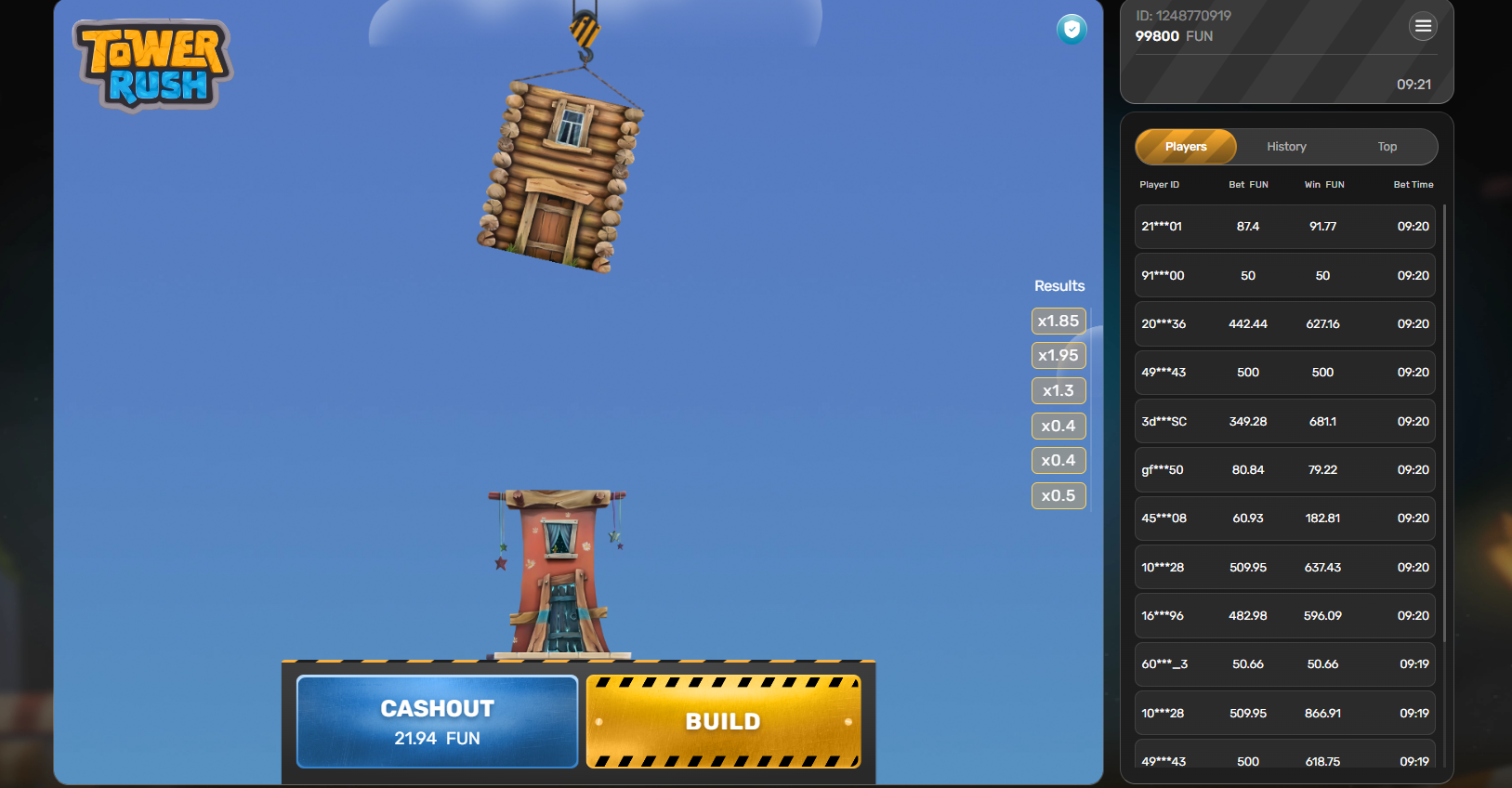
Task: Click the x1.95 multiplier chip
Action: click(x=1058, y=355)
